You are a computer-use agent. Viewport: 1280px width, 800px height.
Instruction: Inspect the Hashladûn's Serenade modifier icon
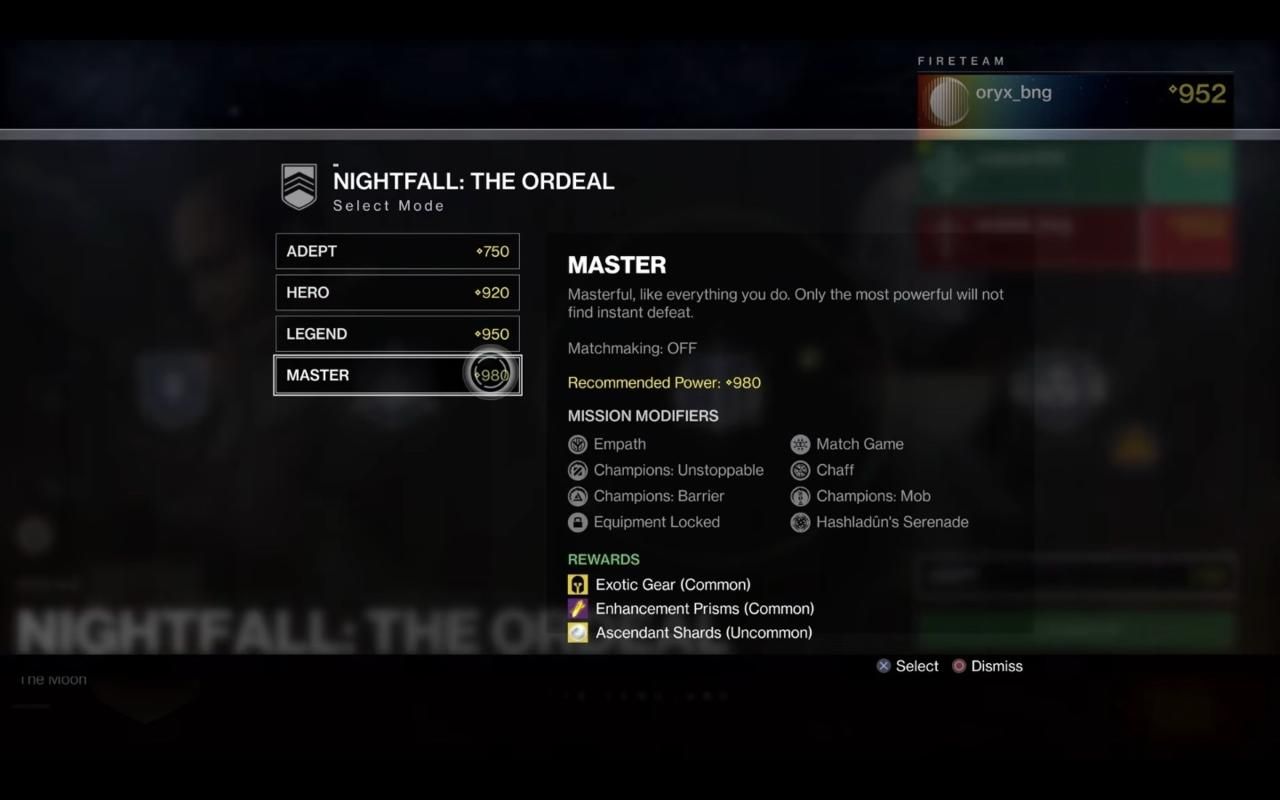tap(800, 522)
